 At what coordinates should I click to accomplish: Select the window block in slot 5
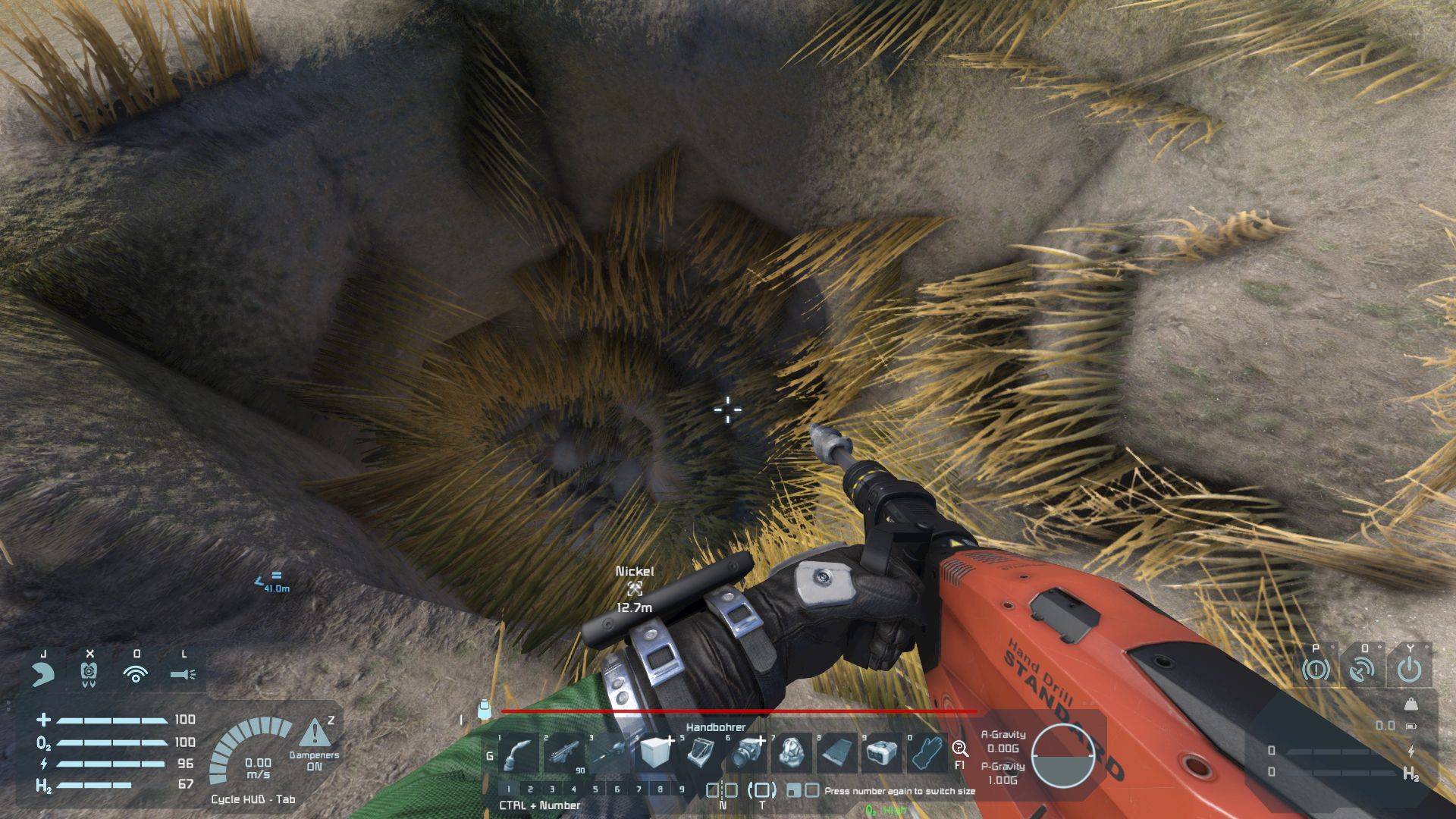(x=699, y=754)
